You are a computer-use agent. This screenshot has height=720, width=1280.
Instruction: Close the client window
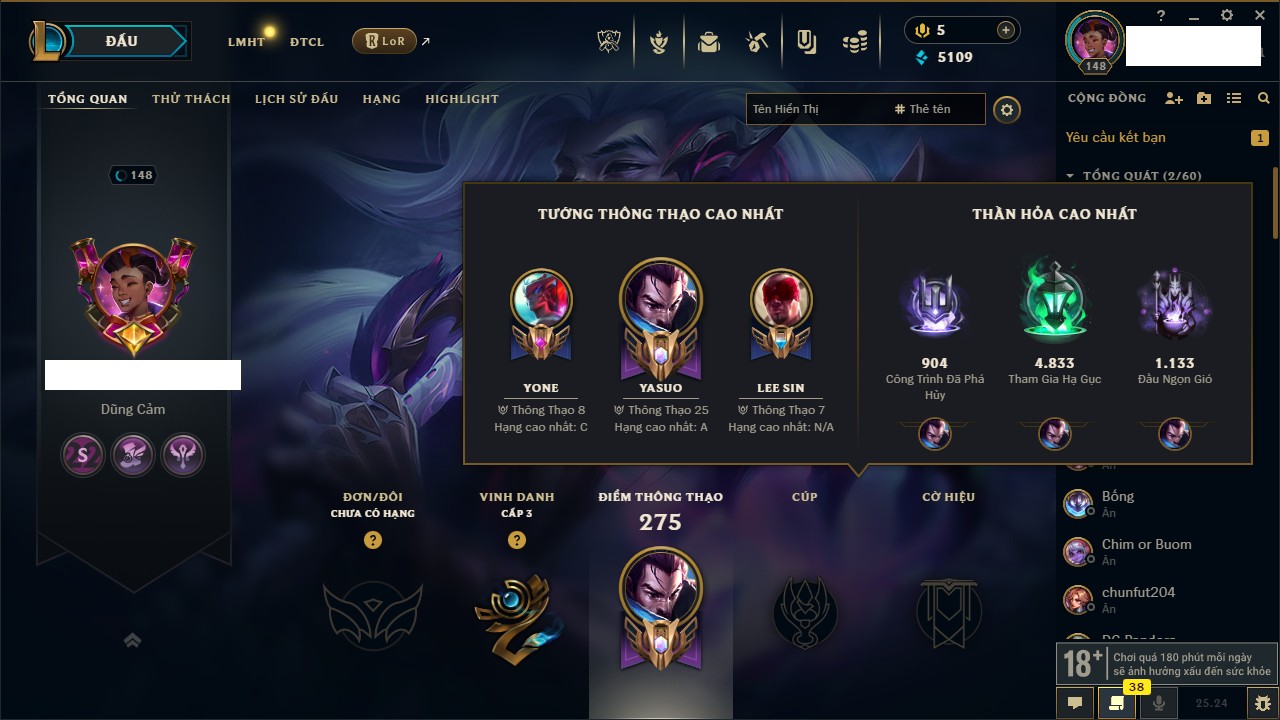1257,15
